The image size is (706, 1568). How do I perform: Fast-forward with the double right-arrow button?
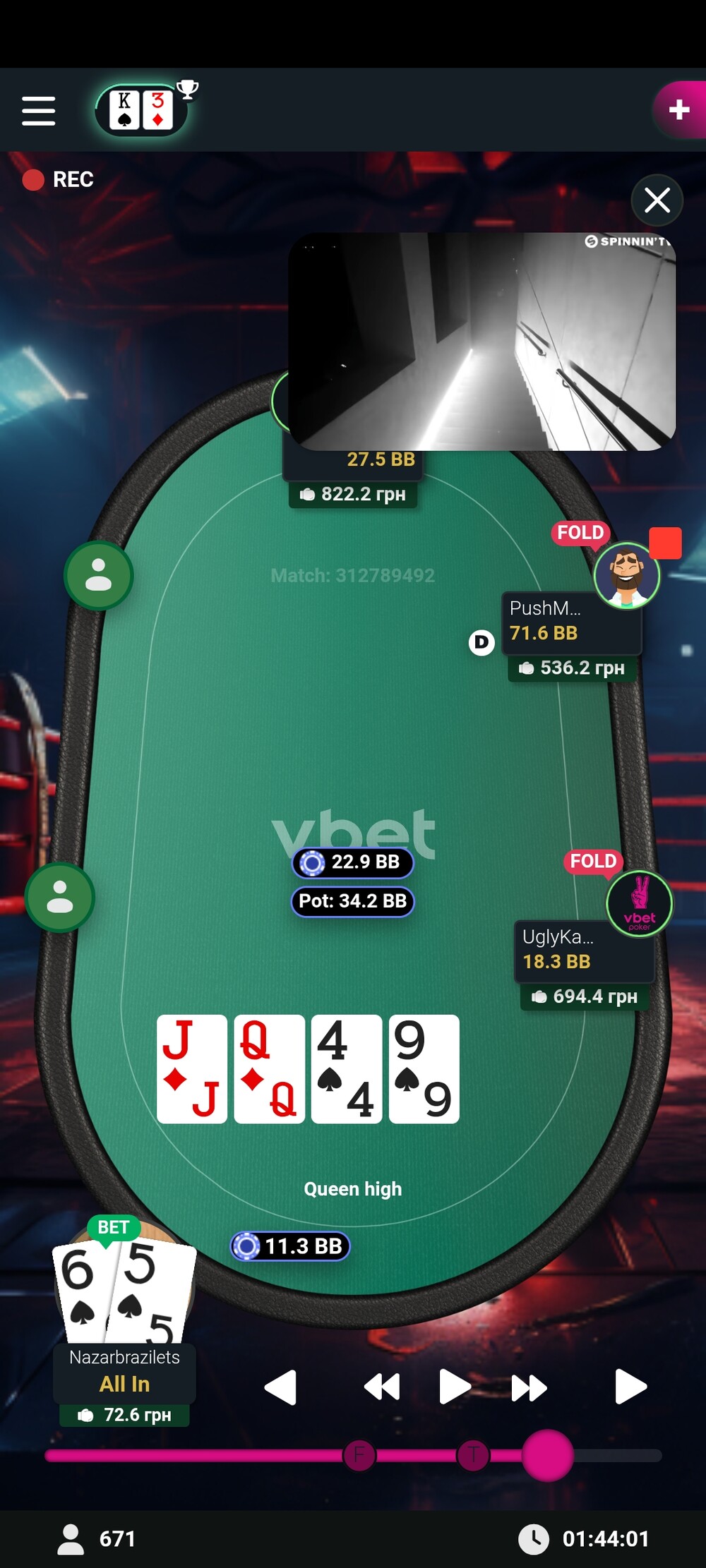(x=529, y=1387)
